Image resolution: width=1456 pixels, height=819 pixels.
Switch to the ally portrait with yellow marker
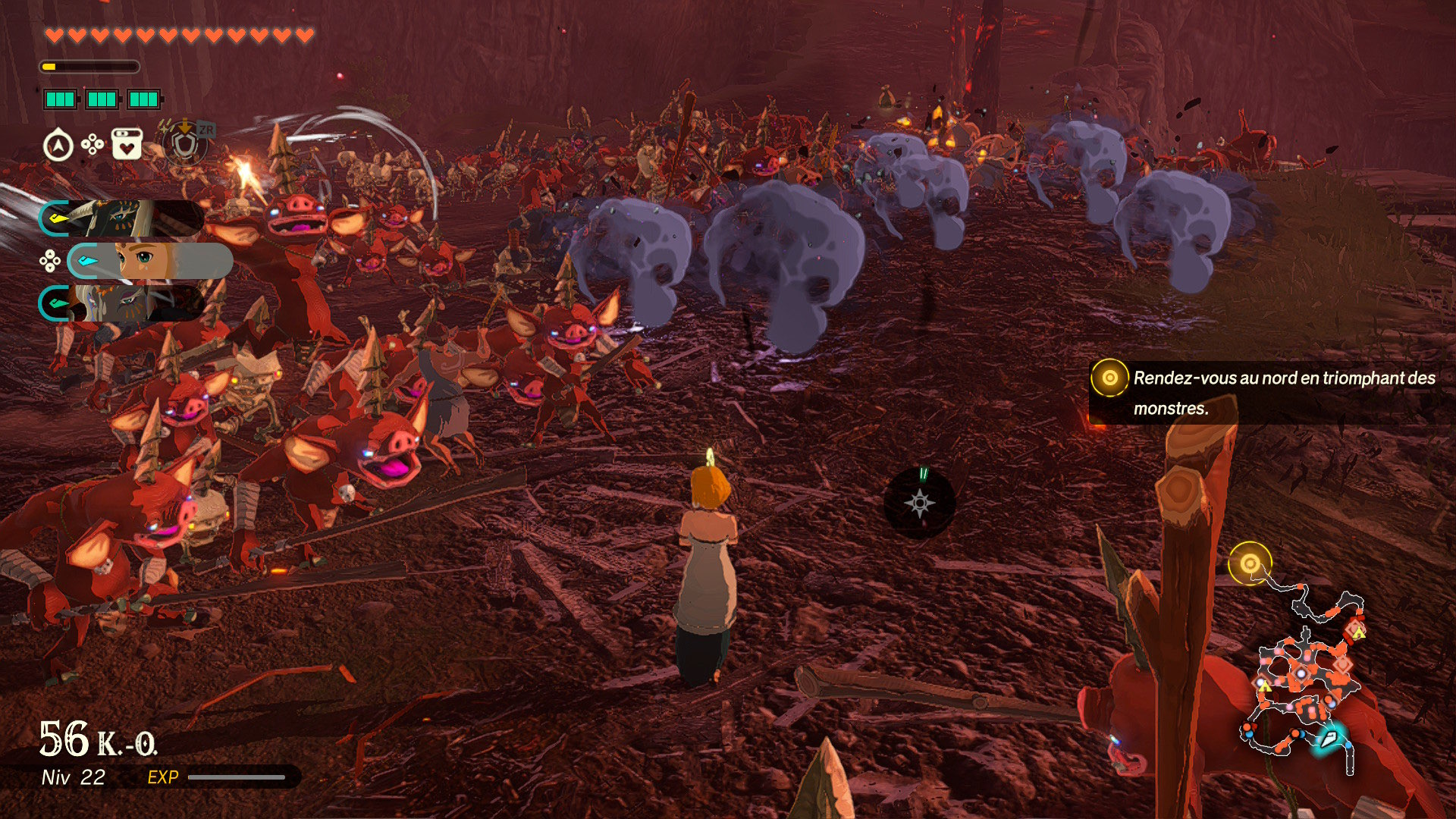[x=121, y=218]
